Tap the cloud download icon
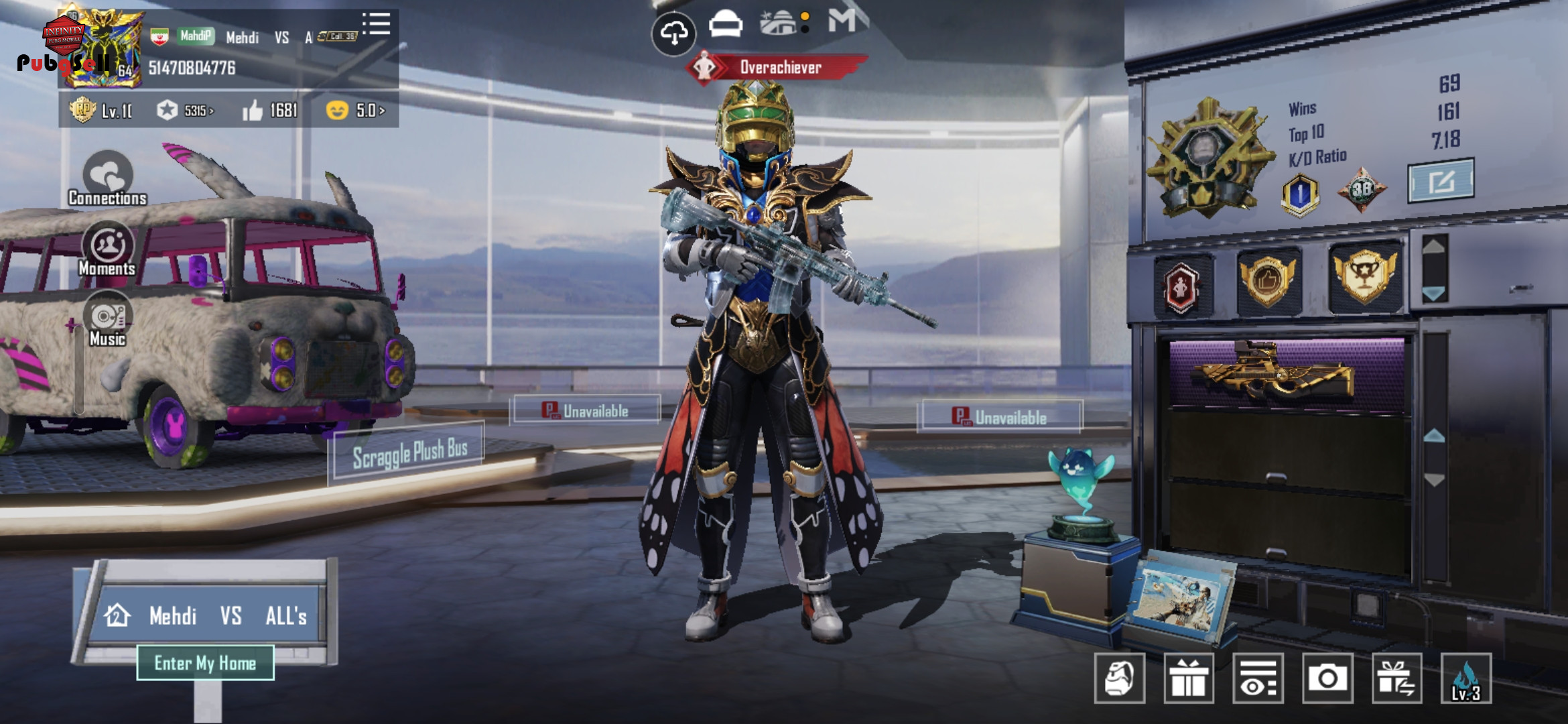The height and width of the screenshot is (724, 1568). [673, 32]
